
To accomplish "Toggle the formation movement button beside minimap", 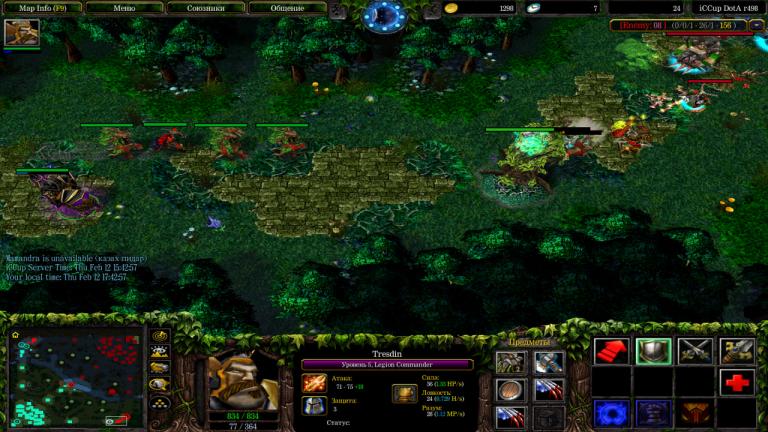I will [x=158, y=401].
